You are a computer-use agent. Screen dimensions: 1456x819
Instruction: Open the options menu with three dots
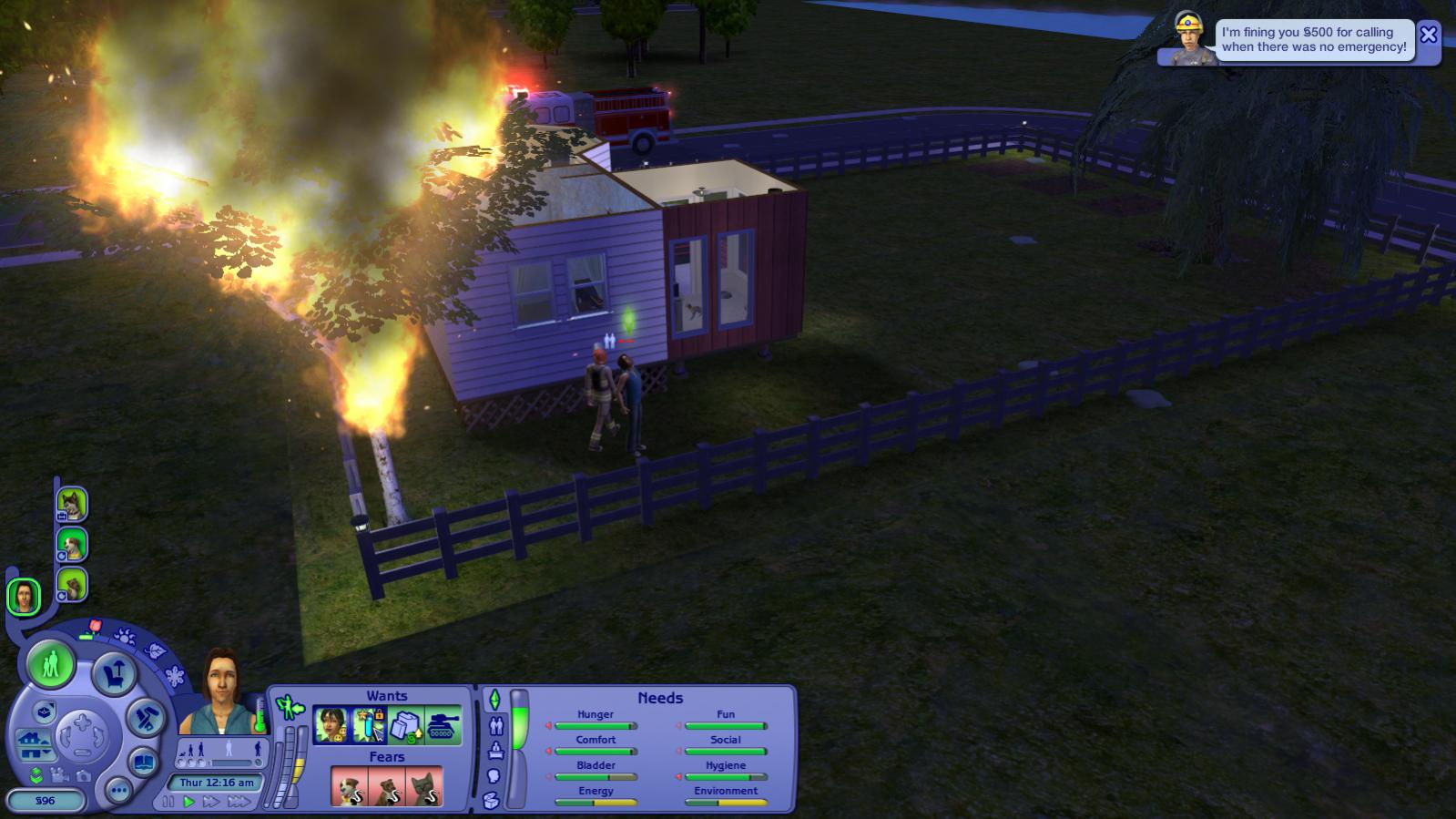tap(118, 791)
